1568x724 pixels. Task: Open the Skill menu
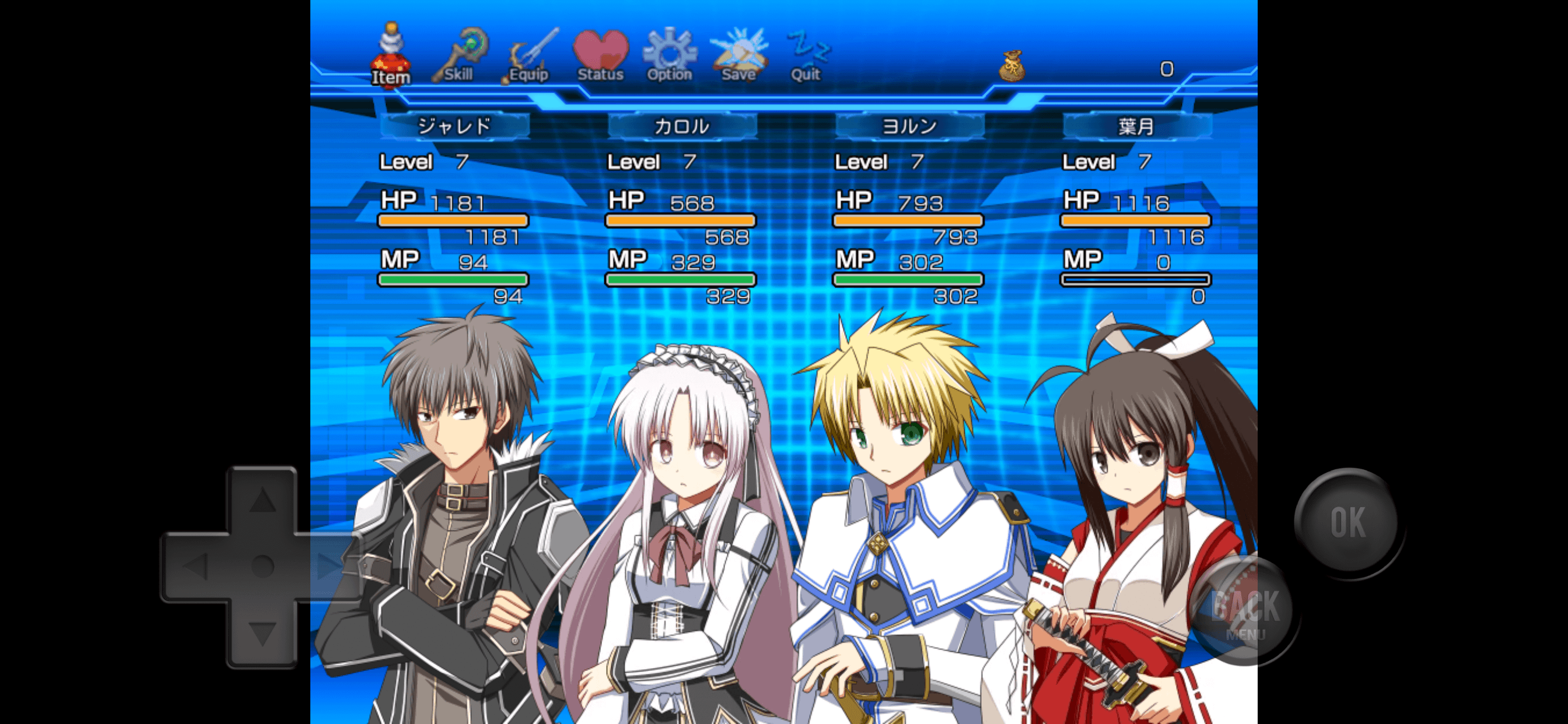(460, 57)
